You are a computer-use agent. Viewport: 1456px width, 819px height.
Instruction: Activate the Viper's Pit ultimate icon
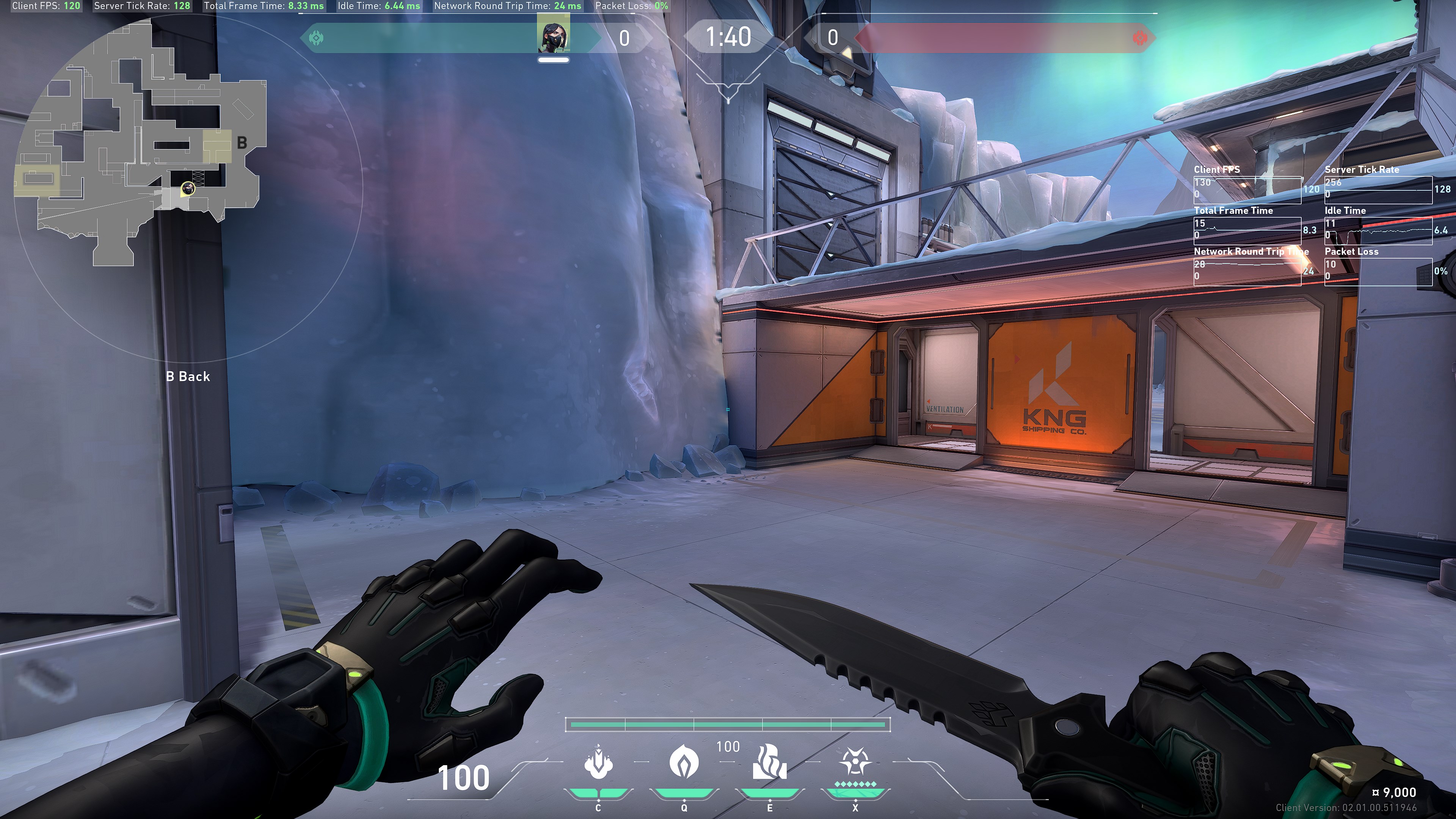[855, 763]
